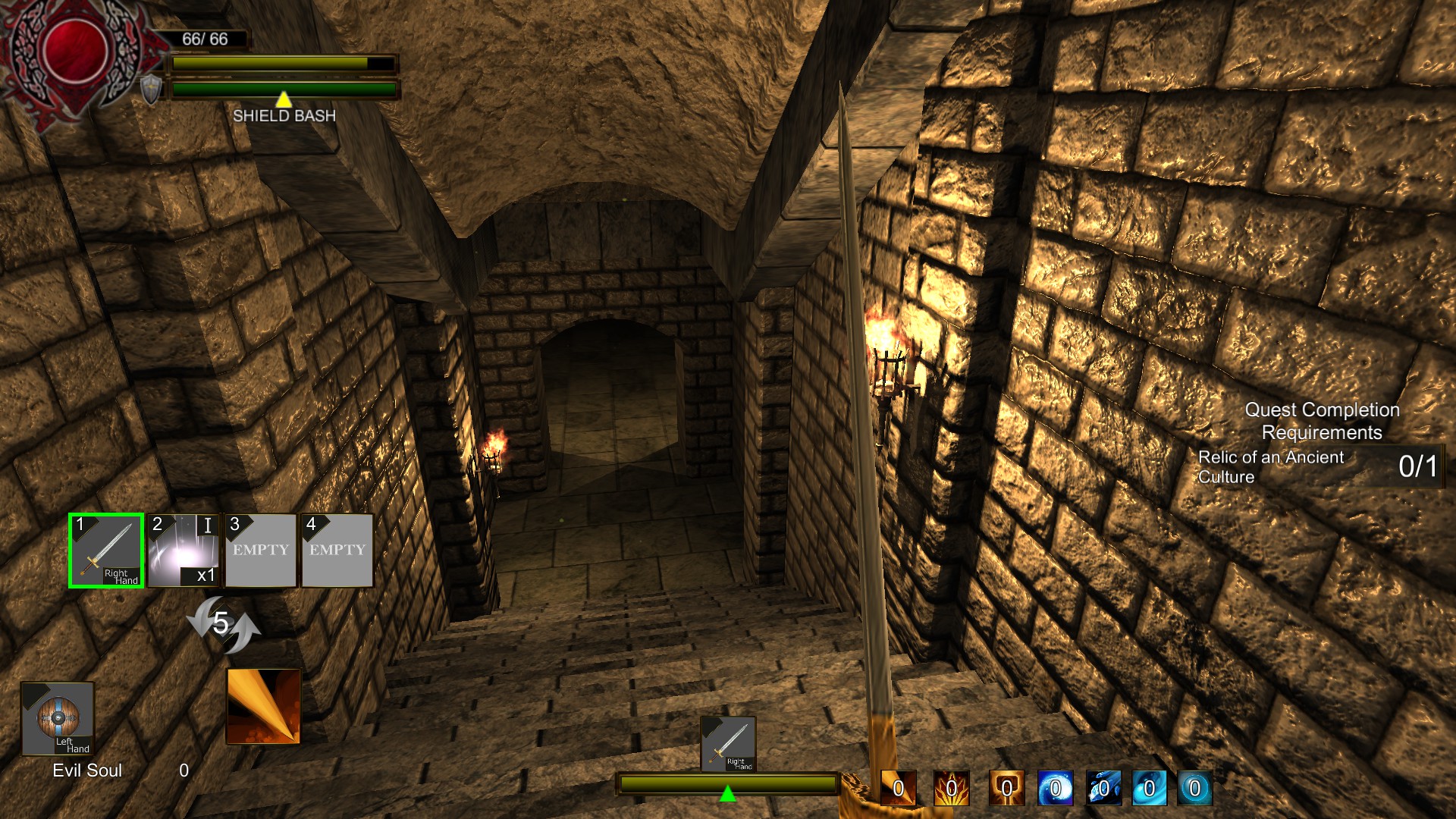Click the Right Hand sword icon near stamina bar

[x=729, y=745]
